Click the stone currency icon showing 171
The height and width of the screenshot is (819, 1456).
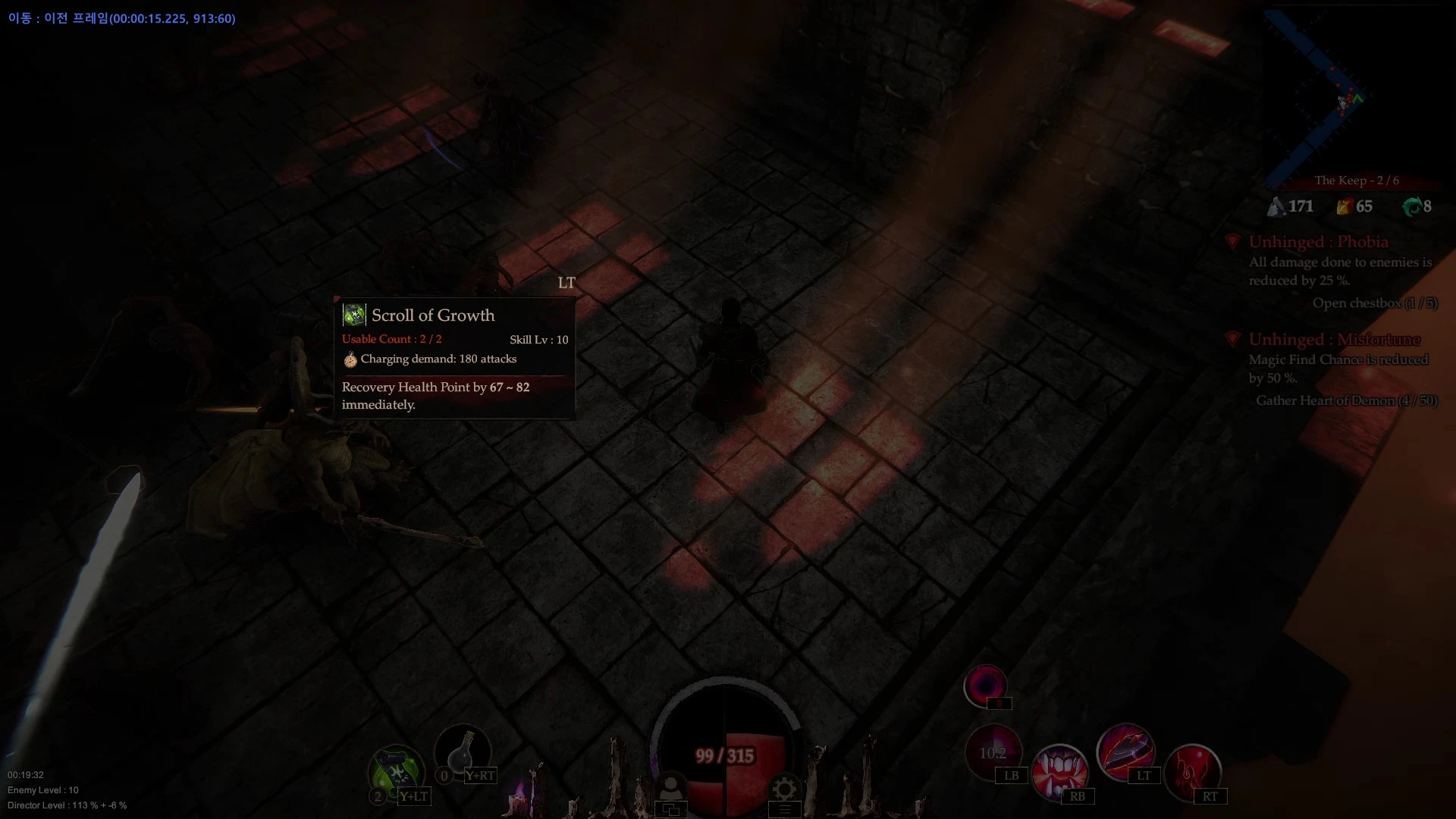(1276, 206)
